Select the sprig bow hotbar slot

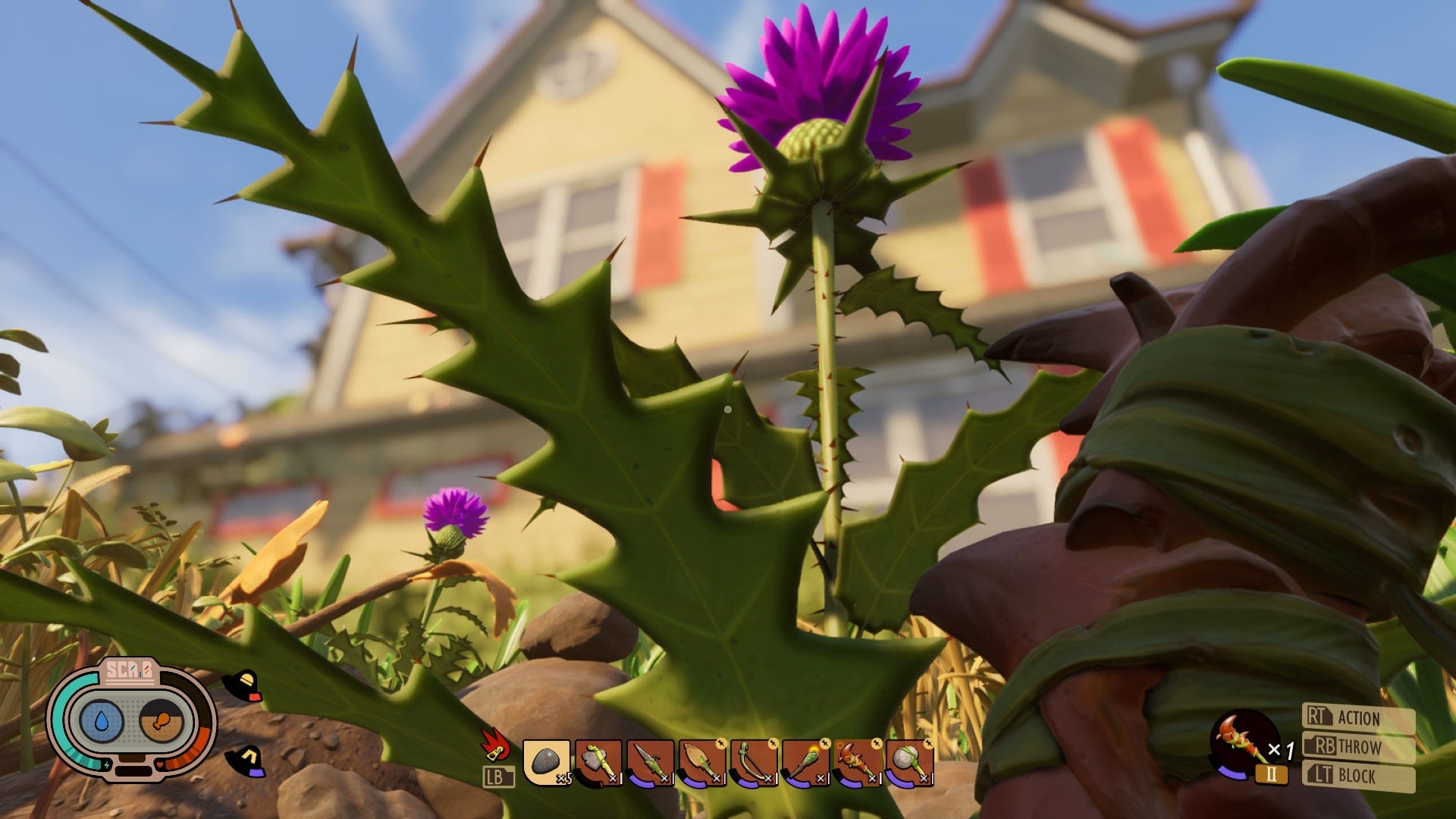coord(754,762)
